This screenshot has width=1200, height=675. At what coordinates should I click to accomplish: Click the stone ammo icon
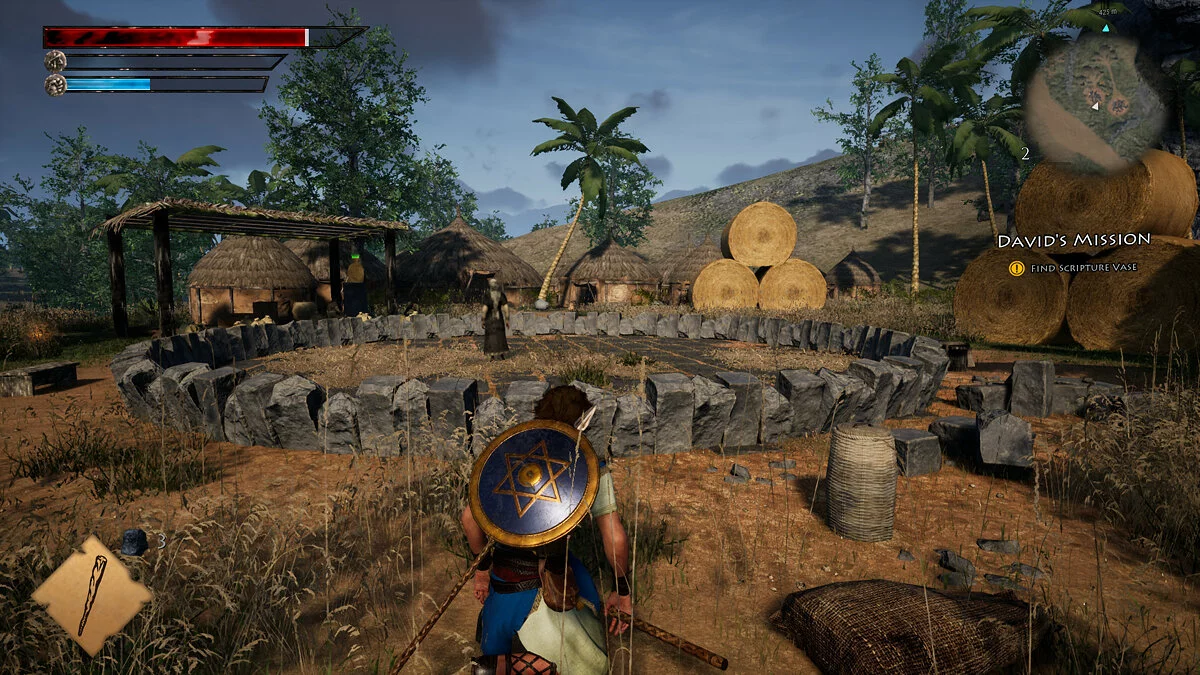[133, 542]
